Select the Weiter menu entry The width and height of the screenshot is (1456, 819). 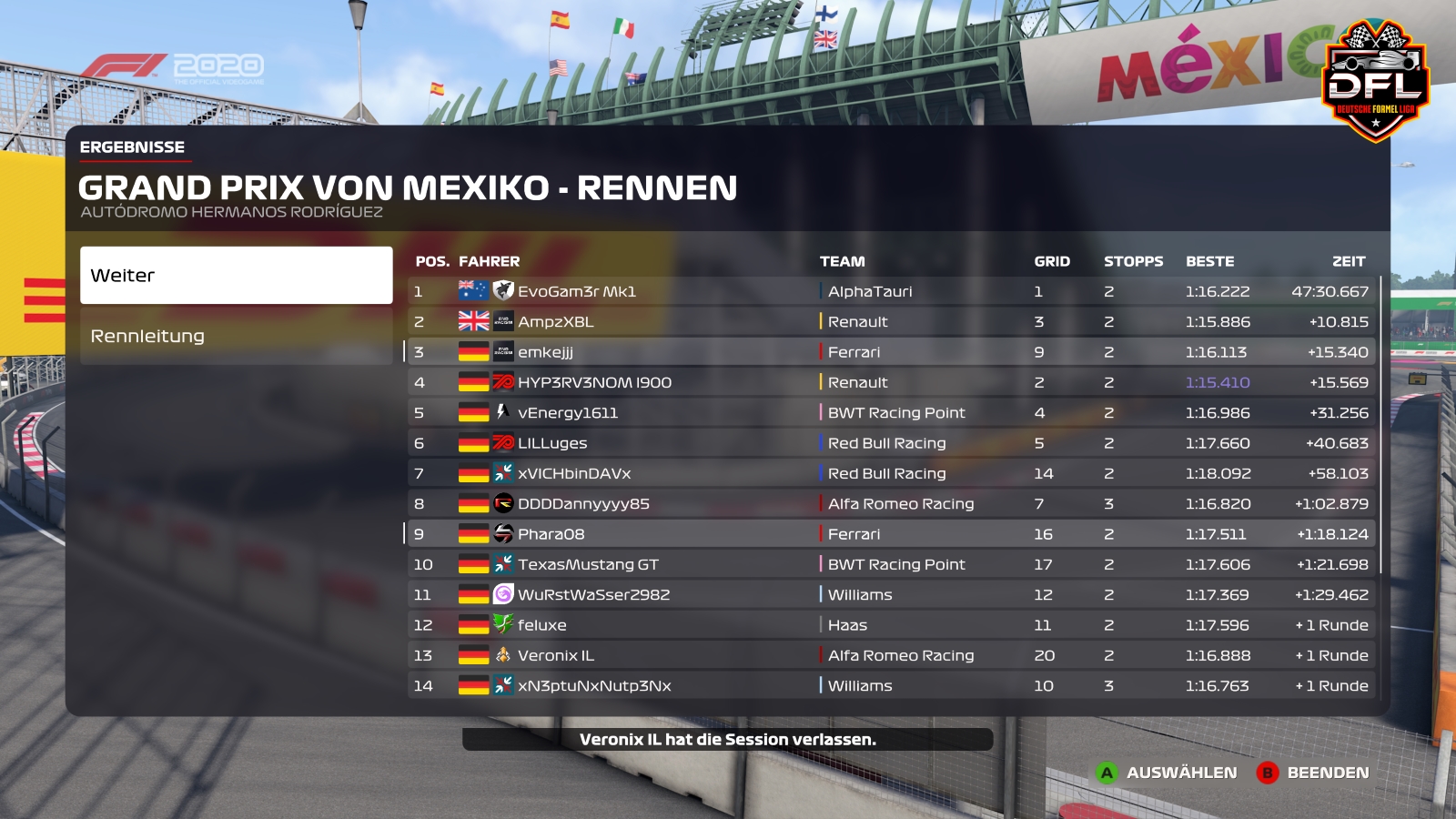[236, 275]
